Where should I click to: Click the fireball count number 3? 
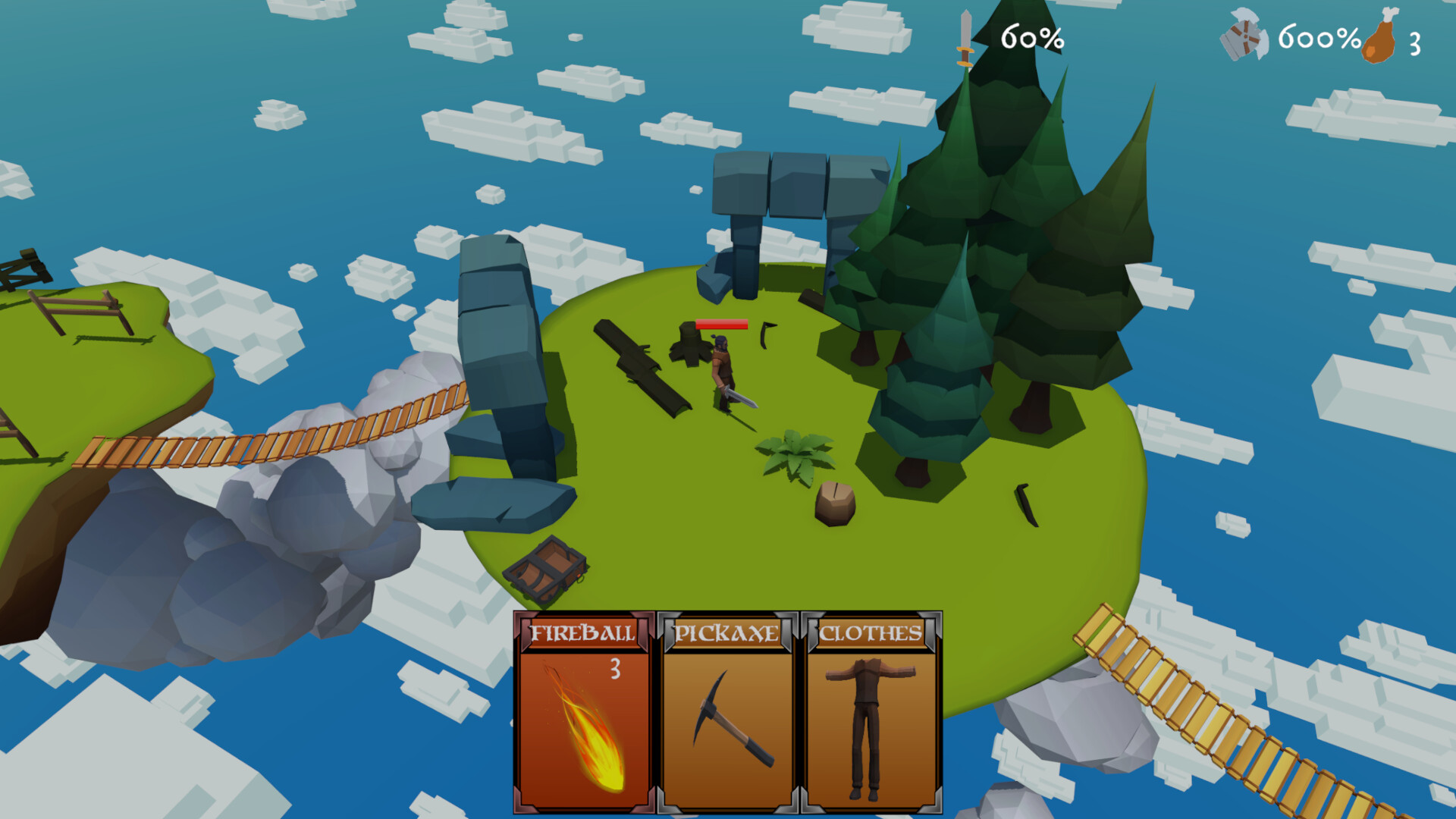tap(615, 669)
